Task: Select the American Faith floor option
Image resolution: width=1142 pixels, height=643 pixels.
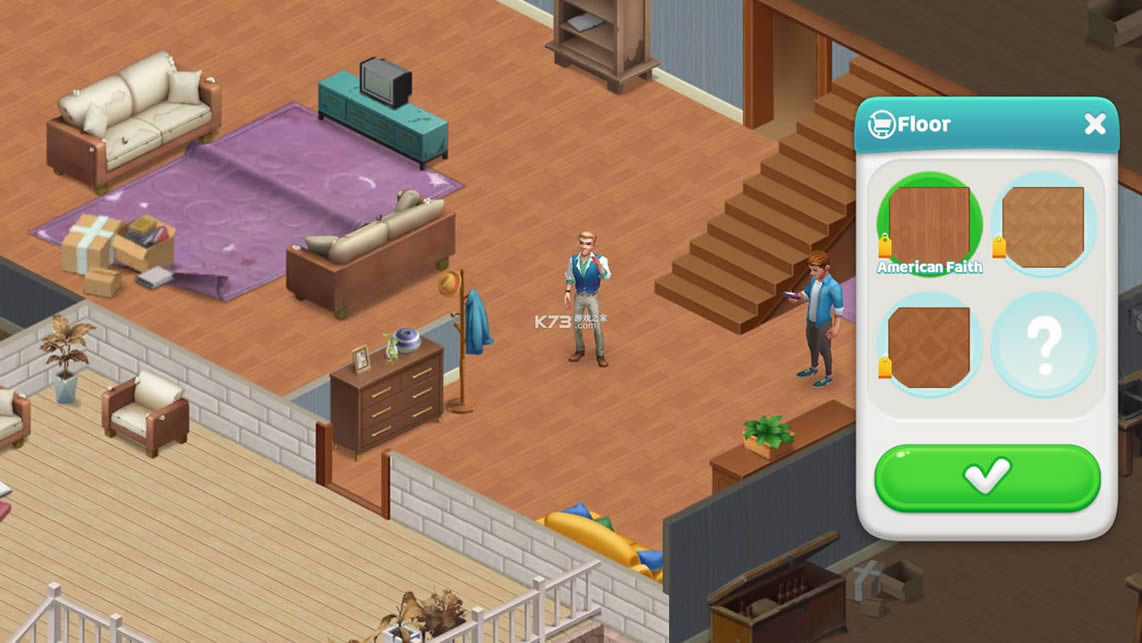Action: click(929, 224)
